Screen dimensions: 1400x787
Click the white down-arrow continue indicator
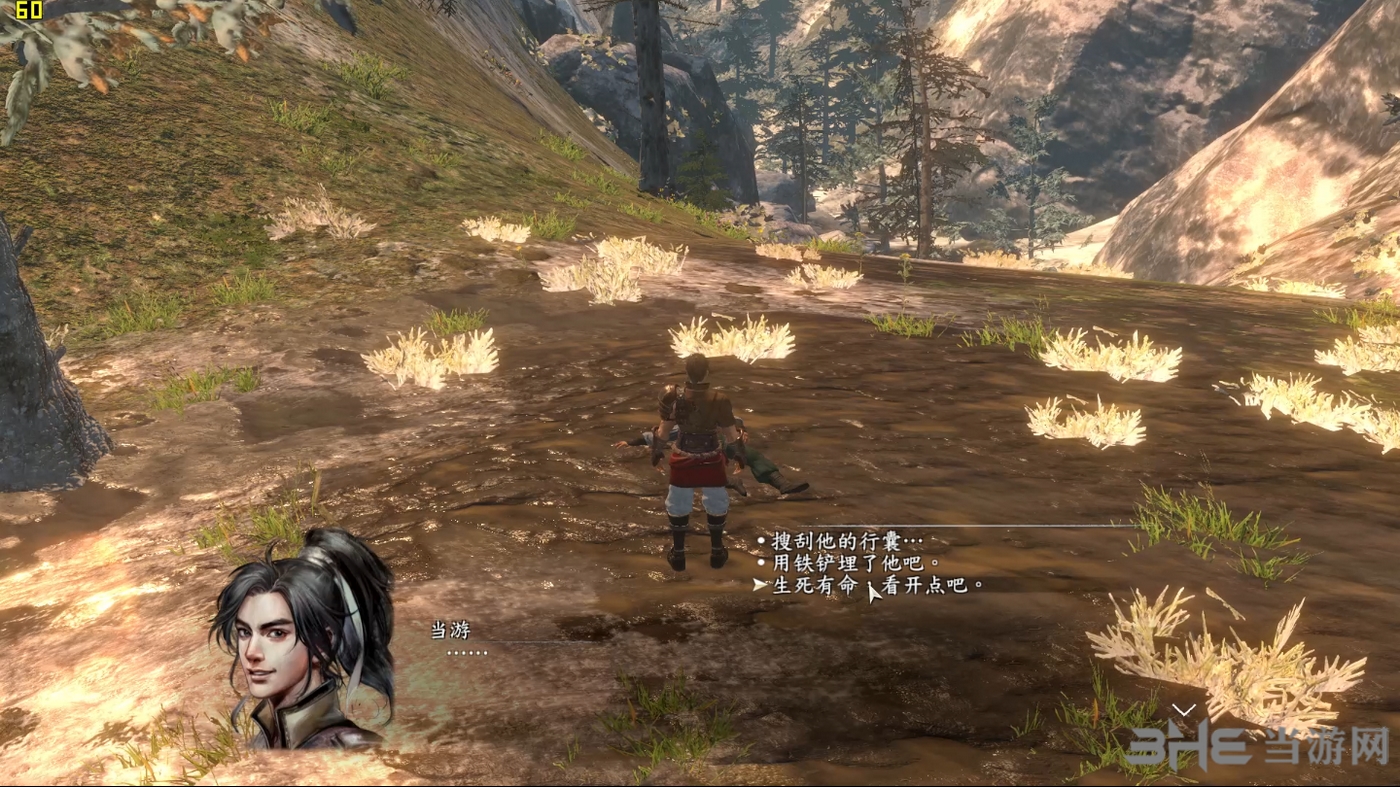1183,710
